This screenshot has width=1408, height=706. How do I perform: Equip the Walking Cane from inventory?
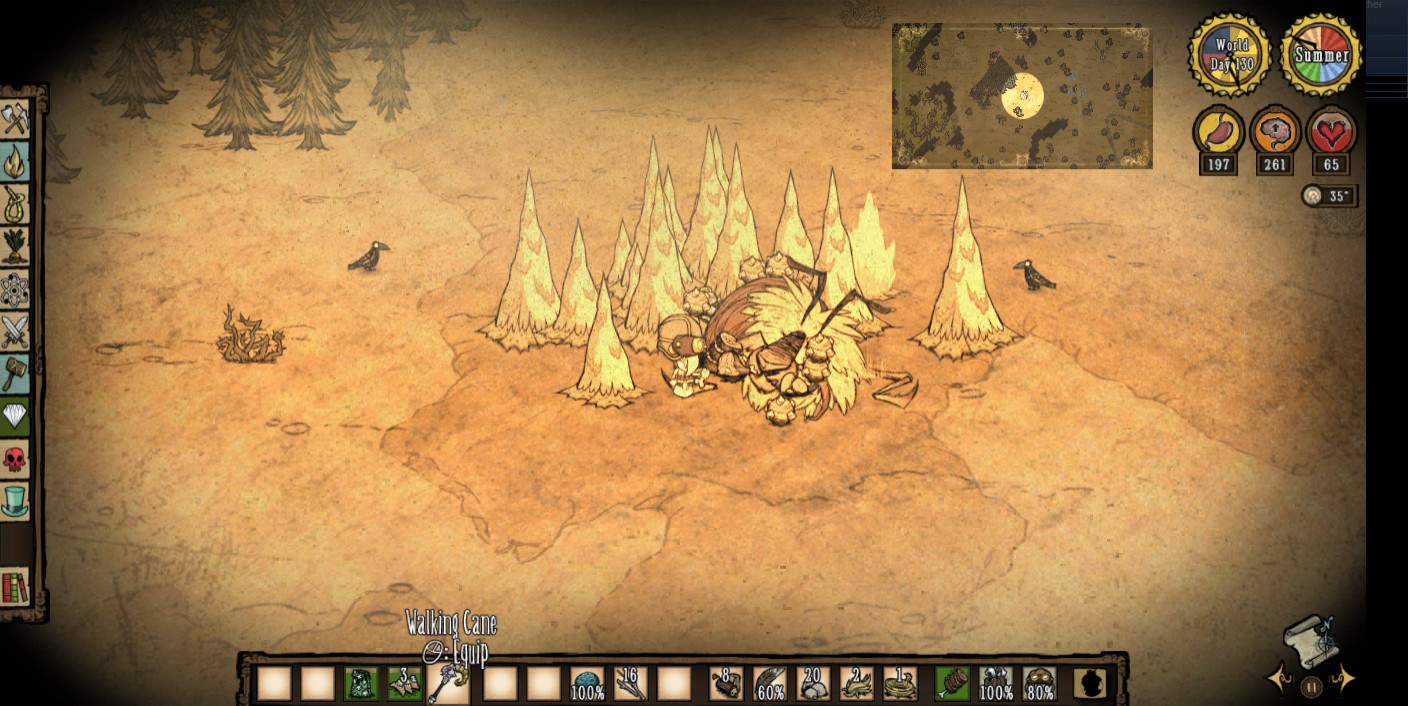pos(447,684)
